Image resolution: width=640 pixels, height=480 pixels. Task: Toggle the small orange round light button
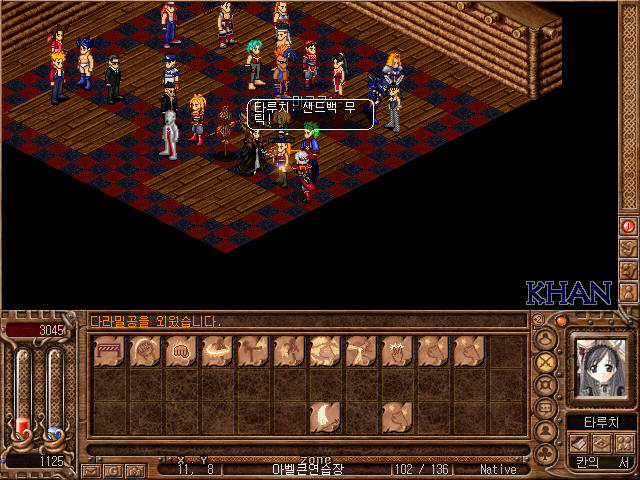[x=561, y=321]
